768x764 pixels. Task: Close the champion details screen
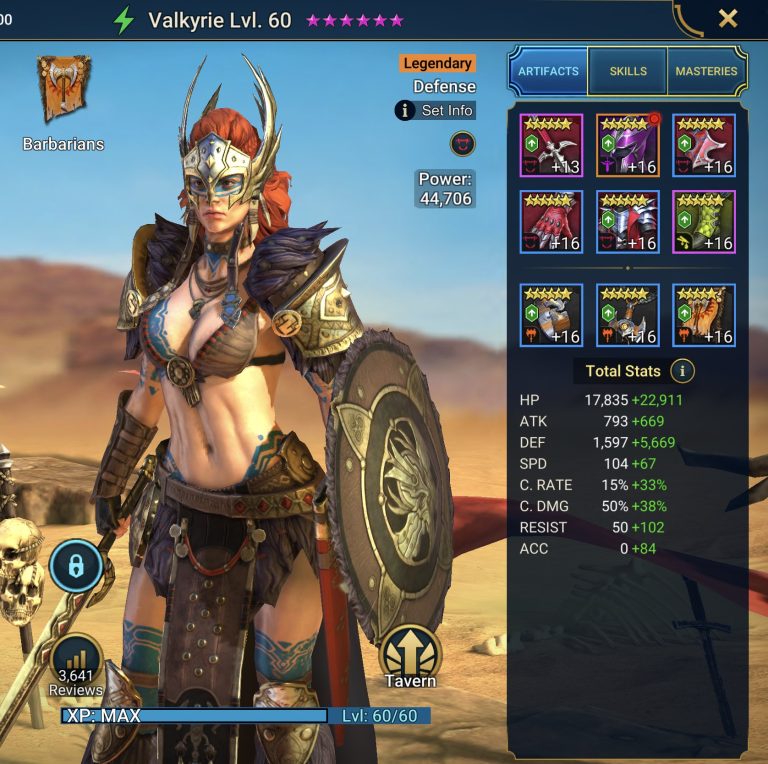tap(728, 18)
